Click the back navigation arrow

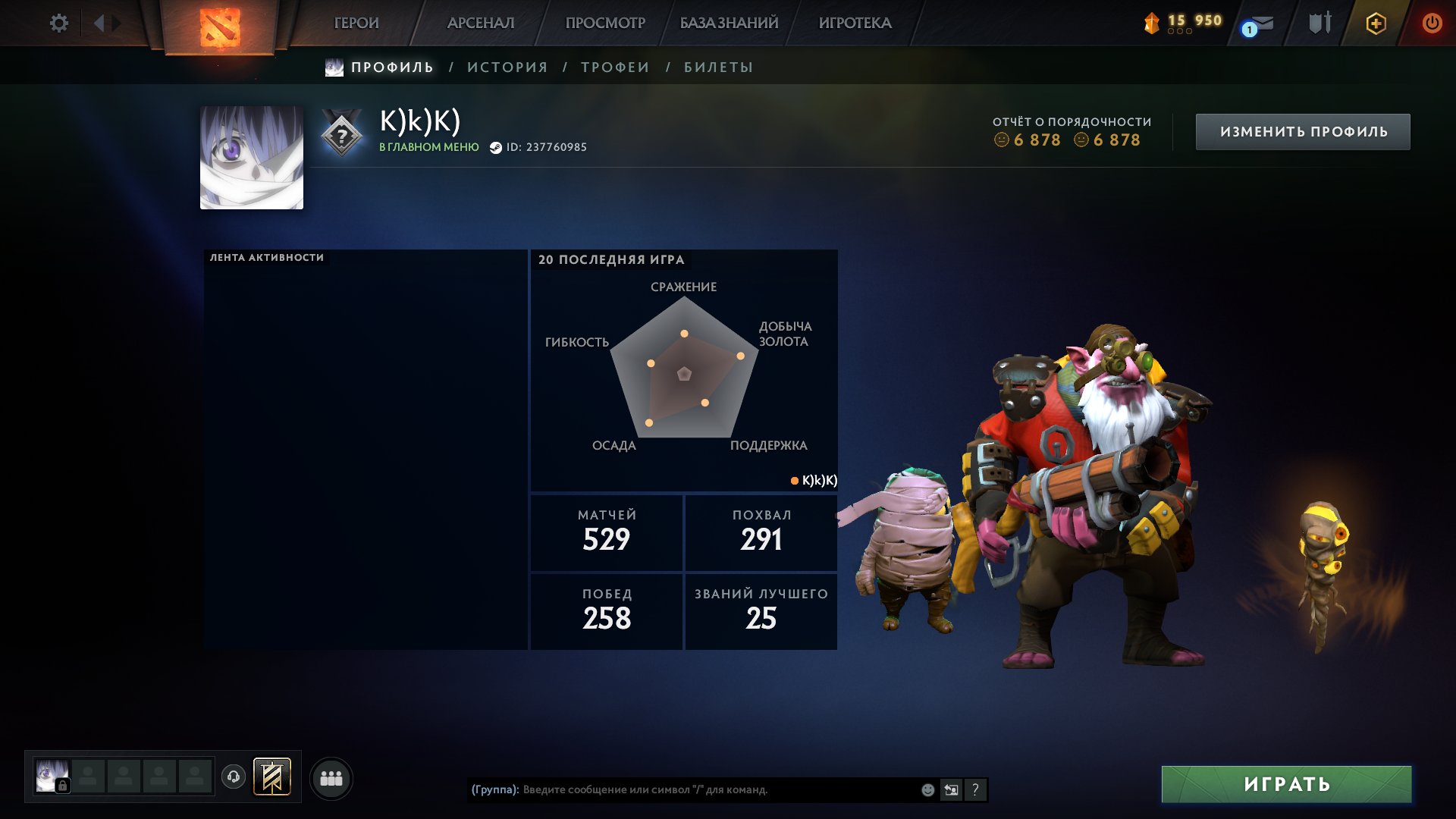coord(99,23)
